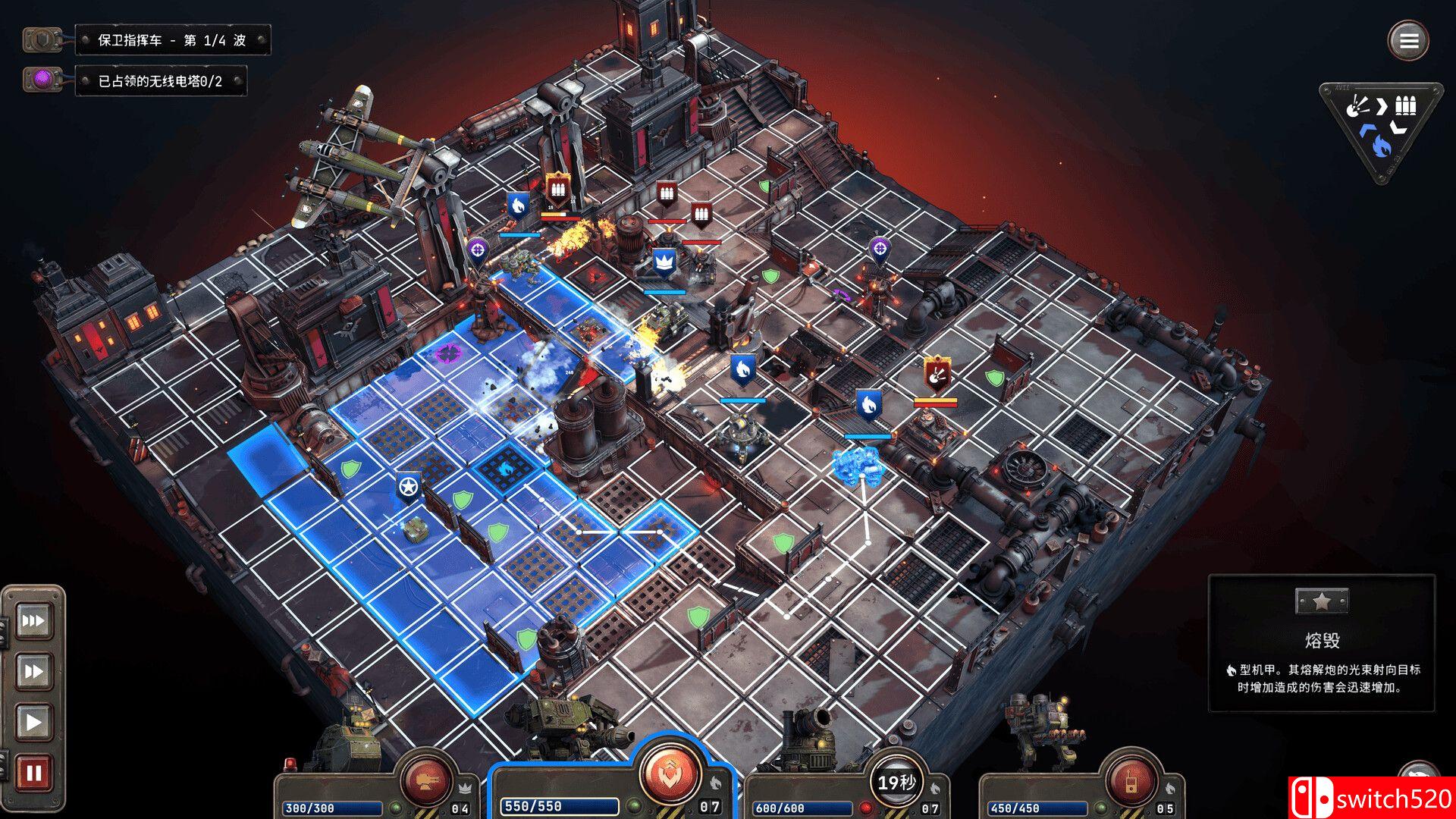The image size is (1456, 819).
Task: Click the star icon on the Meltdown info panel
Action: 1321,602
